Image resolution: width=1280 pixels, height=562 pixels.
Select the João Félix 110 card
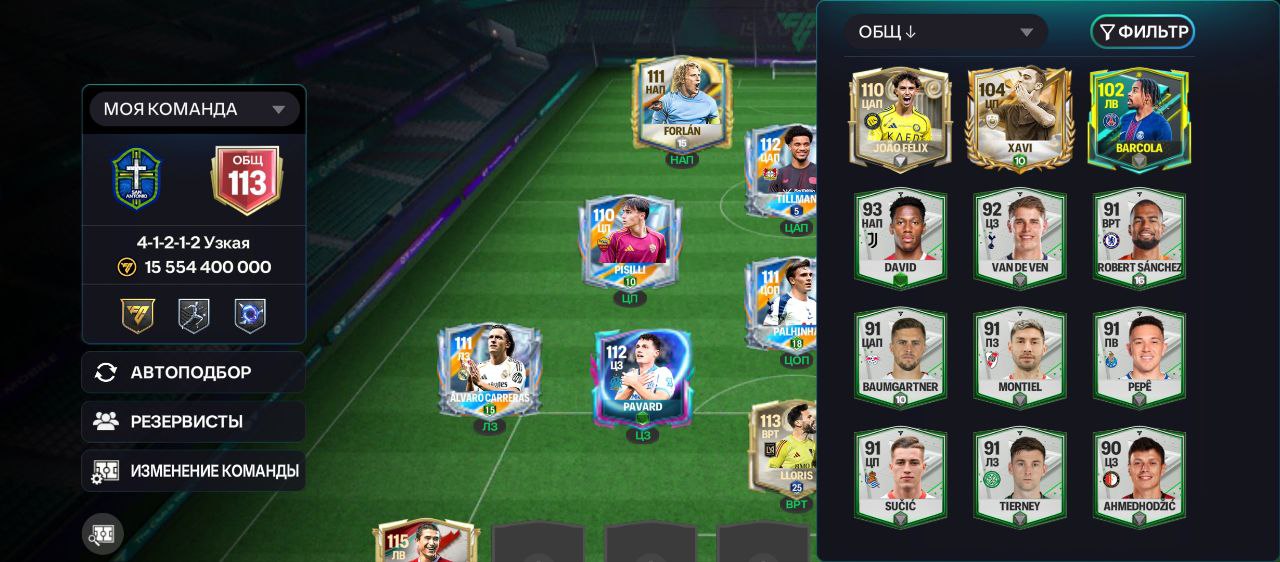coord(900,119)
